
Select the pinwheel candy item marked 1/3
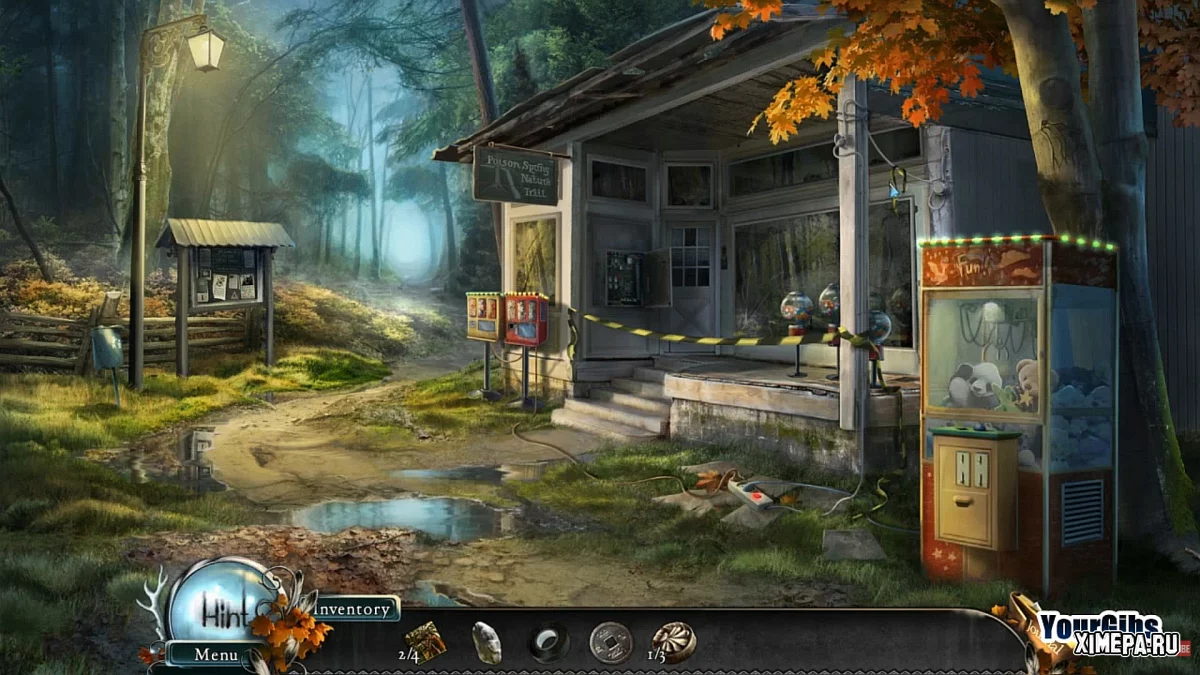point(674,642)
